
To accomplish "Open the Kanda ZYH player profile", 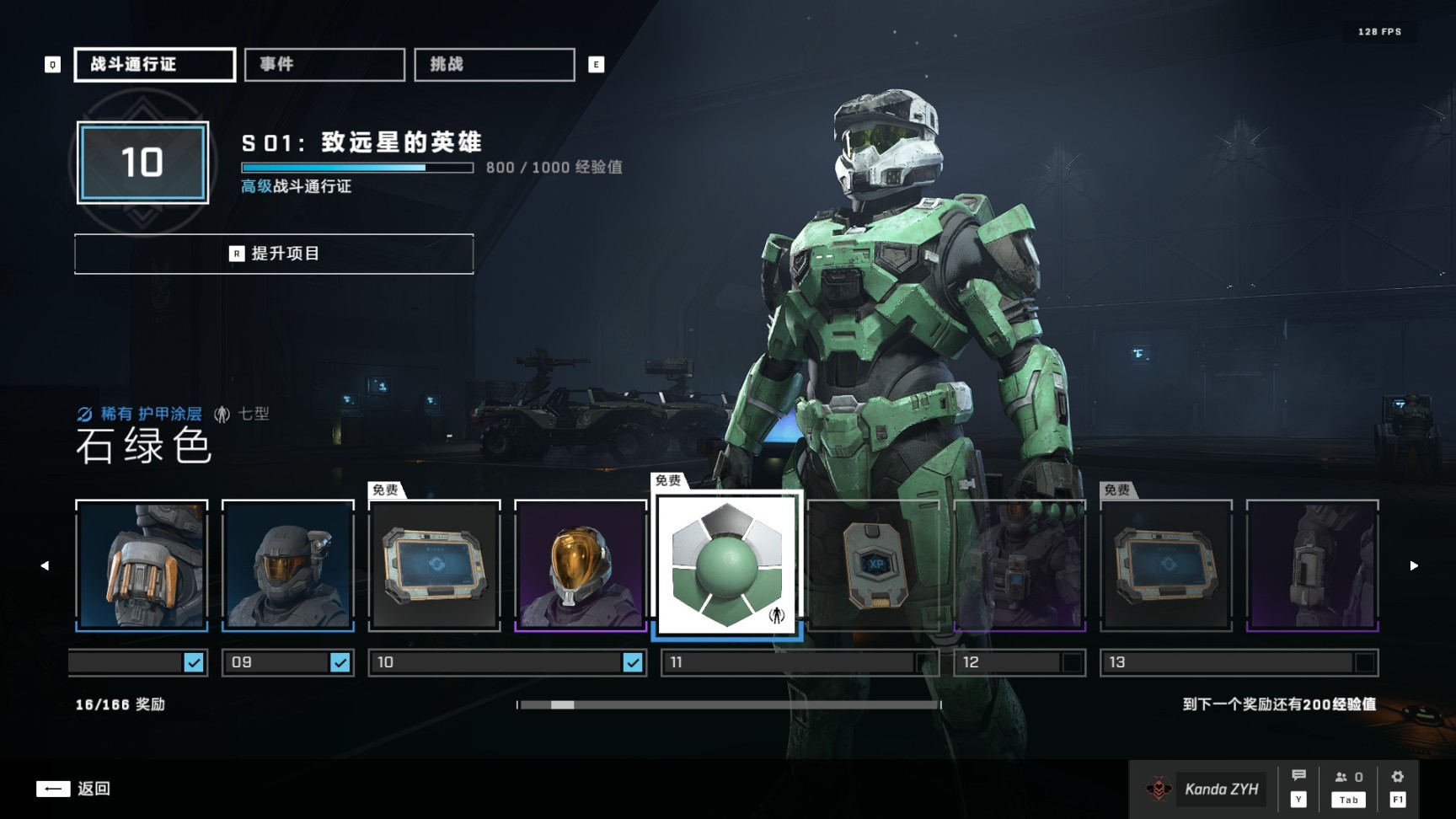I will 1203,789.
